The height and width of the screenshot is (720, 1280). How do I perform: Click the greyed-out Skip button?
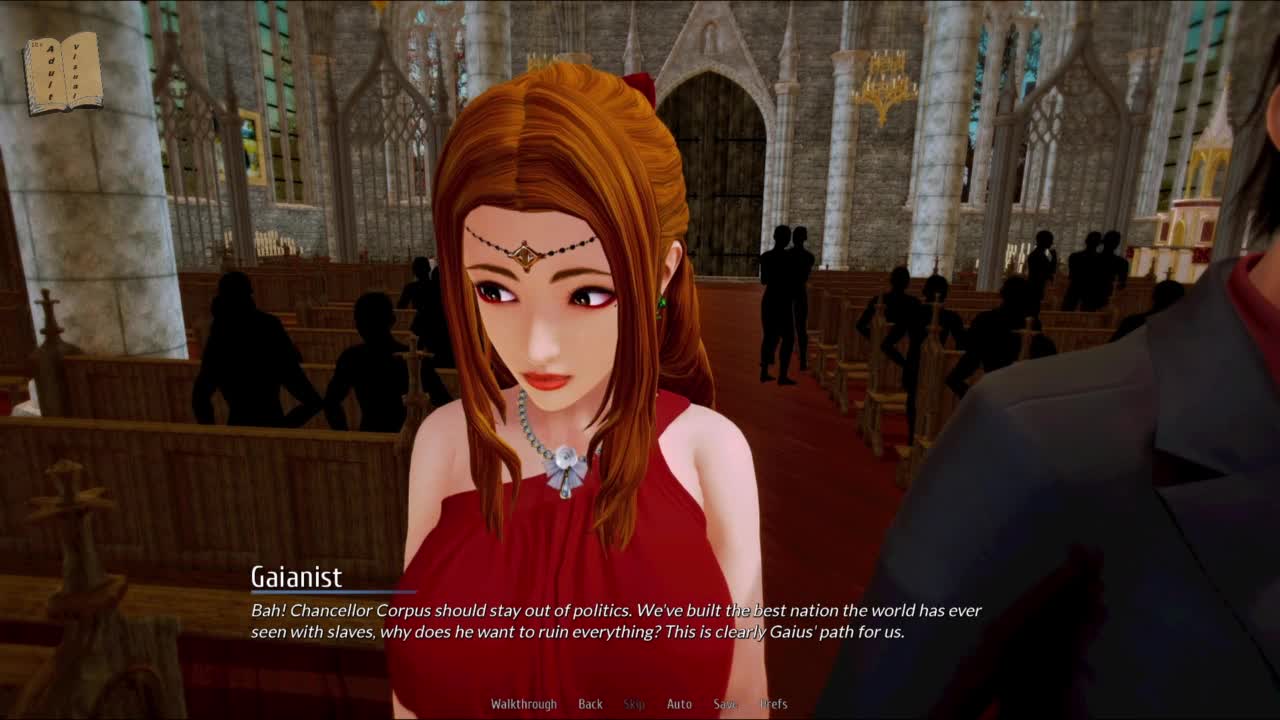click(634, 704)
